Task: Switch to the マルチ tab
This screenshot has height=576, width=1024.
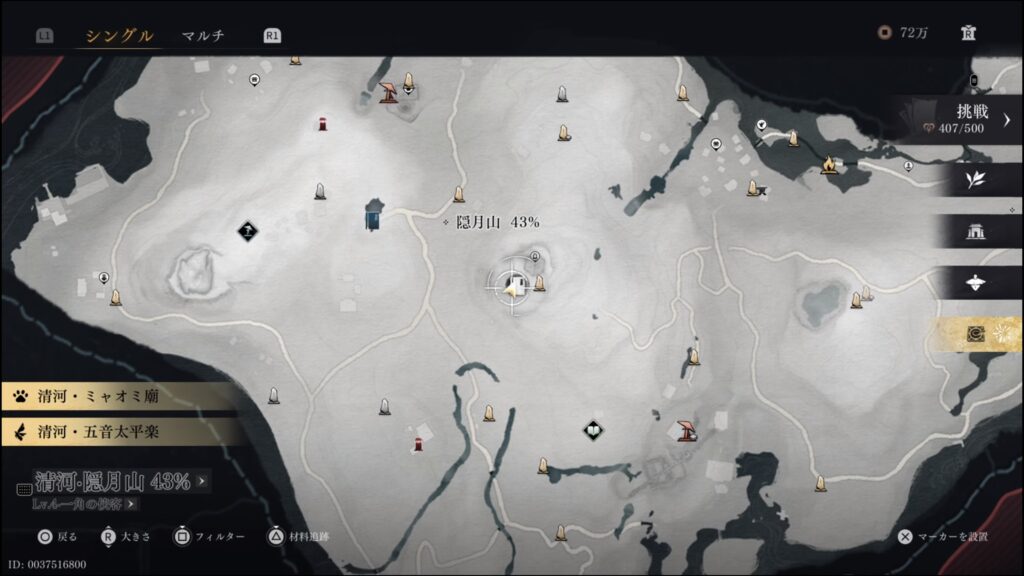Action: pos(203,36)
